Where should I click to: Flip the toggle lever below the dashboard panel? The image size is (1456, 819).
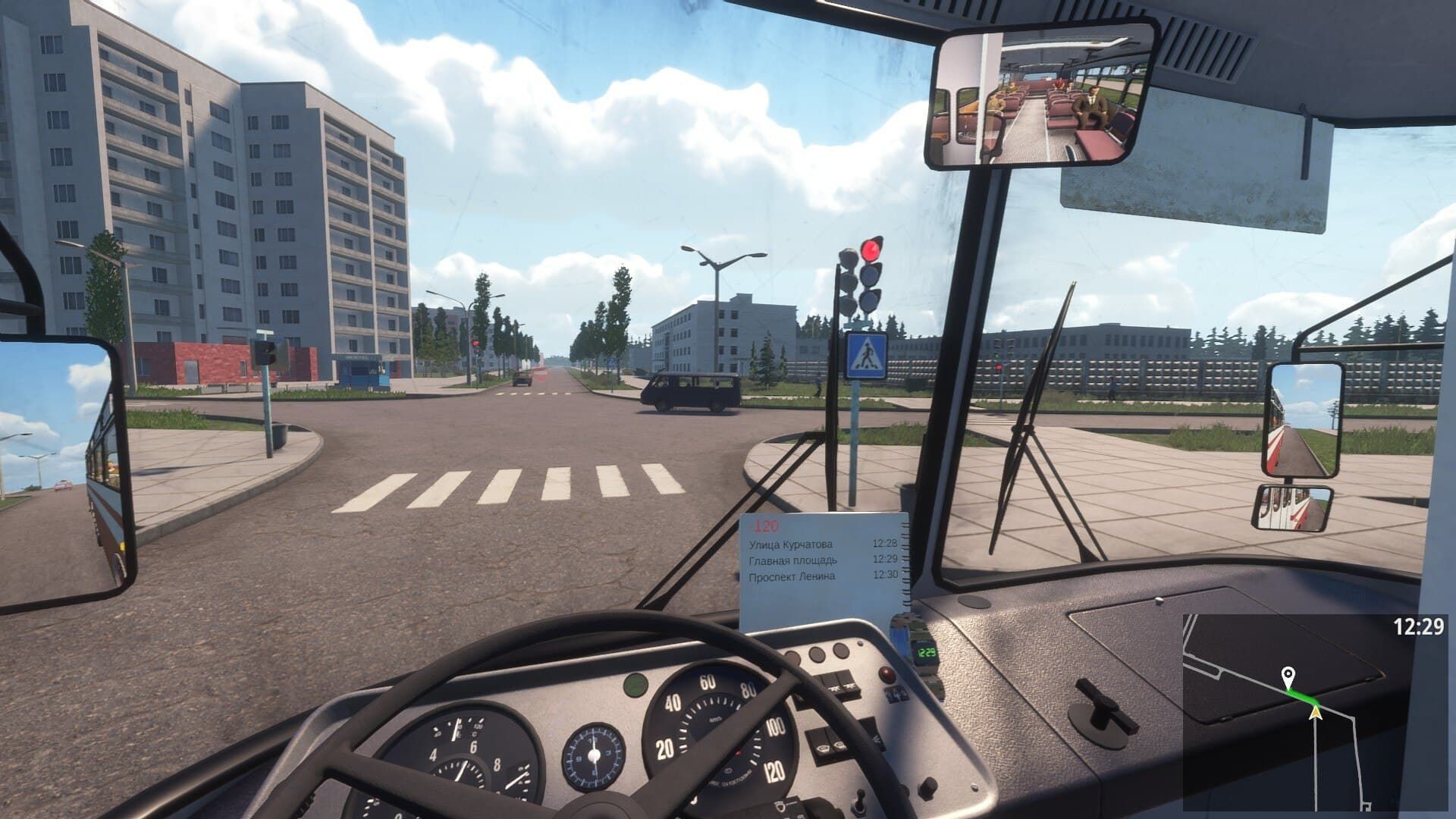[859, 801]
